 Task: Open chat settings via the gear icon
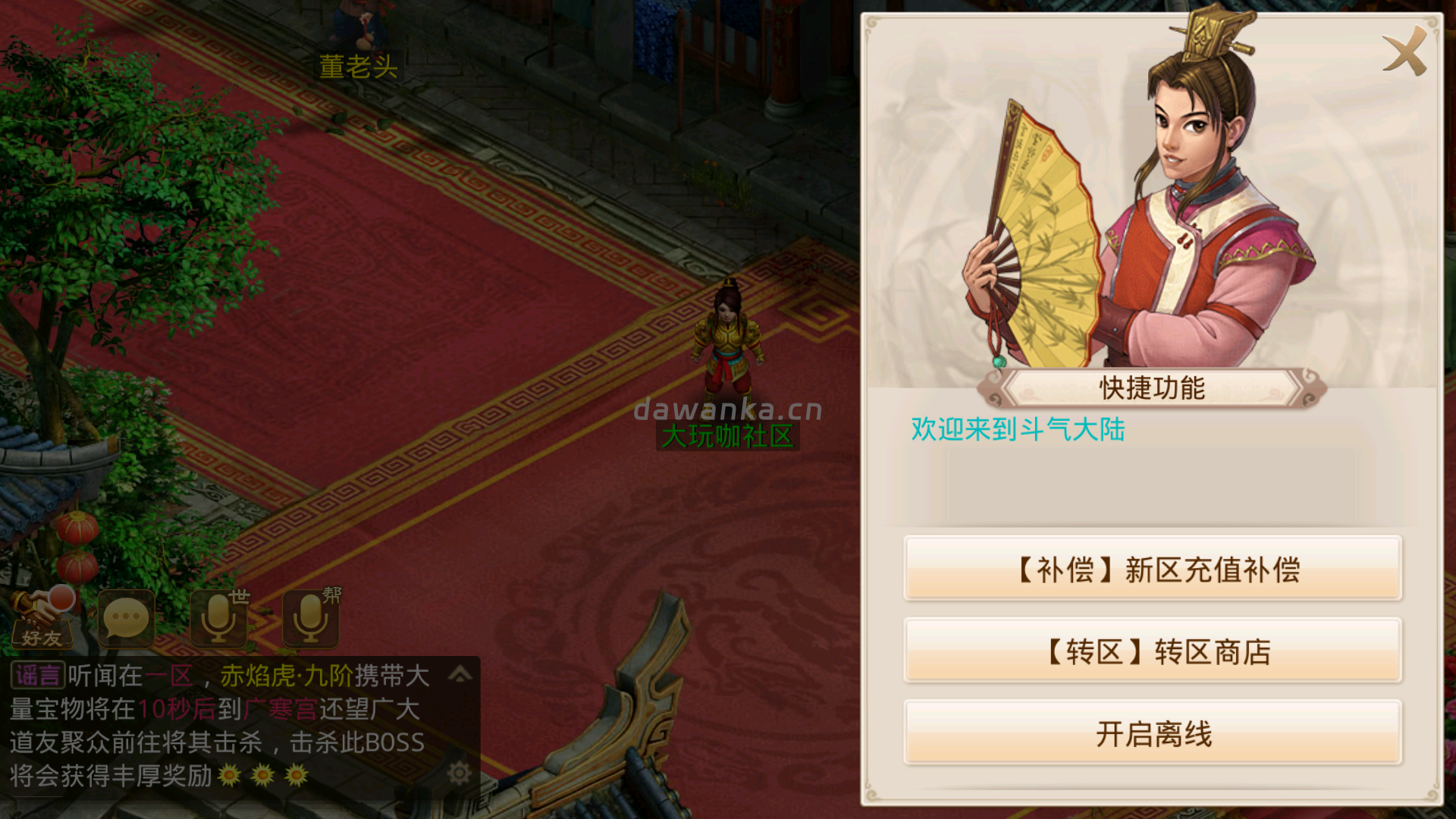pyautogui.click(x=461, y=772)
